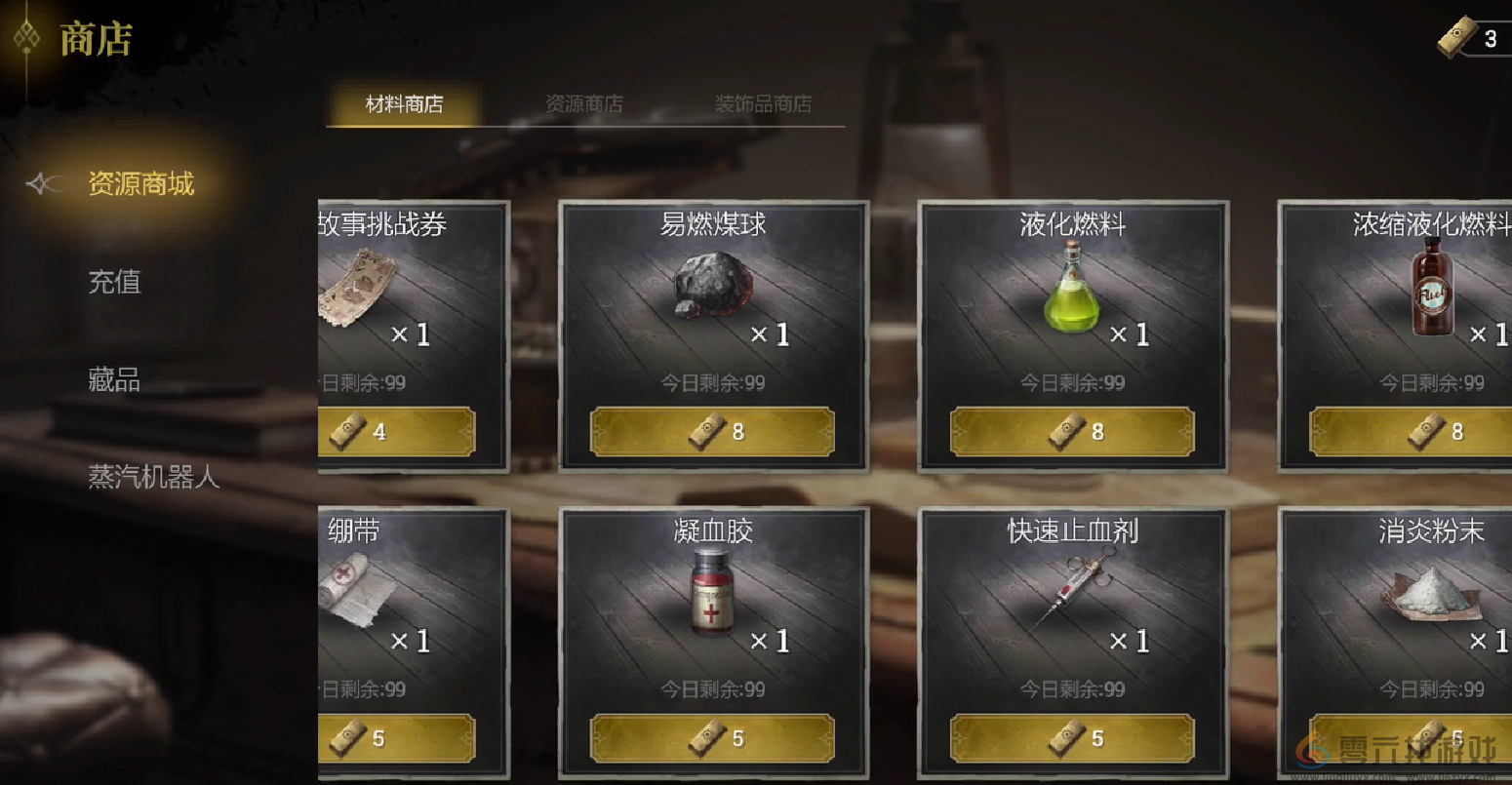Image resolution: width=1512 pixels, height=785 pixels.
Task: Tap the gold ticket currency counter
Action: (1471, 39)
